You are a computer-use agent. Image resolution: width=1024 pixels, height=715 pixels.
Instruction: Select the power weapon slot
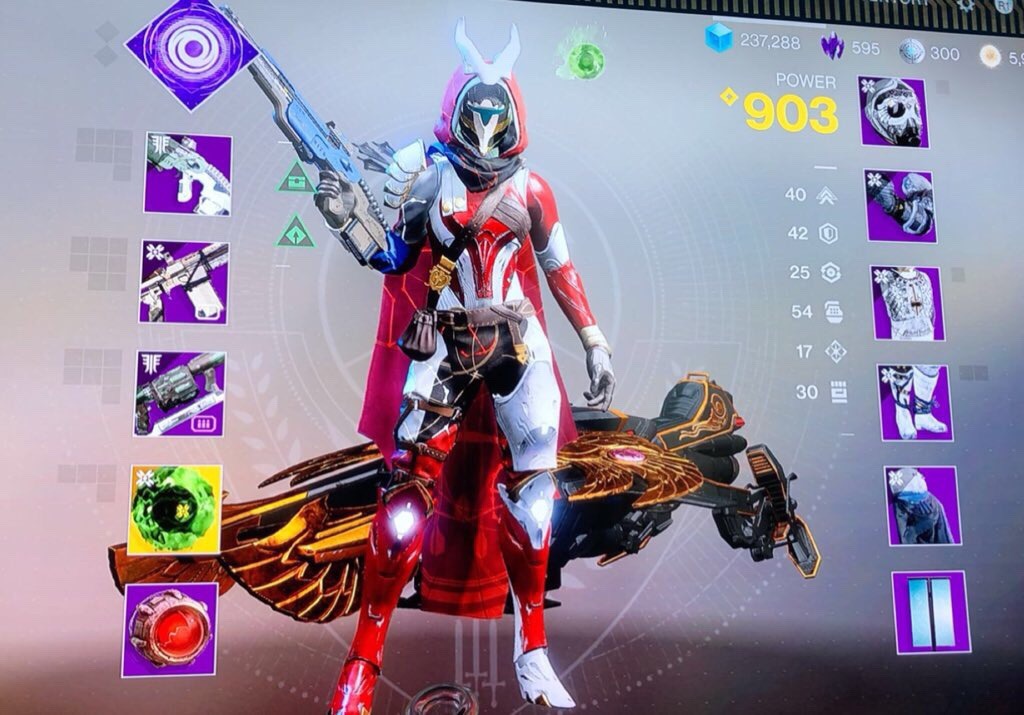[181, 393]
